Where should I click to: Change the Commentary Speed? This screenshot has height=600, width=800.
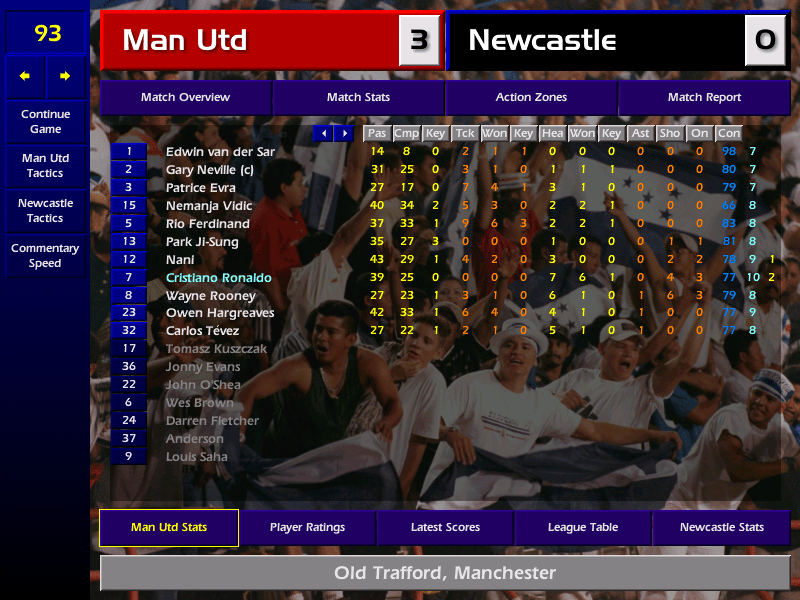point(45,256)
